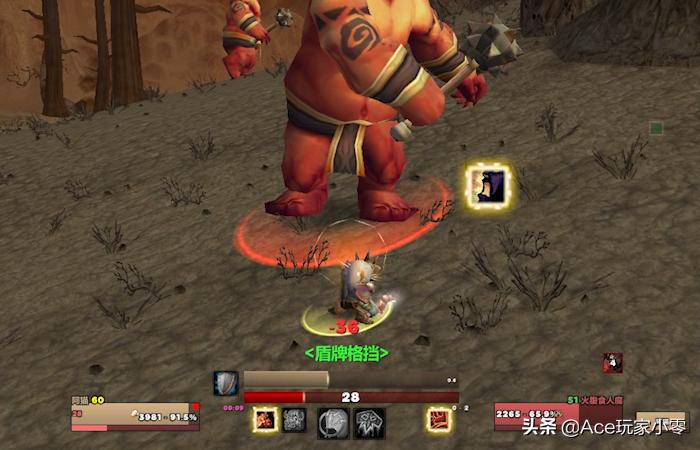The width and height of the screenshot is (700, 450).
Task: Click the glowing dark figure ability prompt
Action: click(x=489, y=186)
